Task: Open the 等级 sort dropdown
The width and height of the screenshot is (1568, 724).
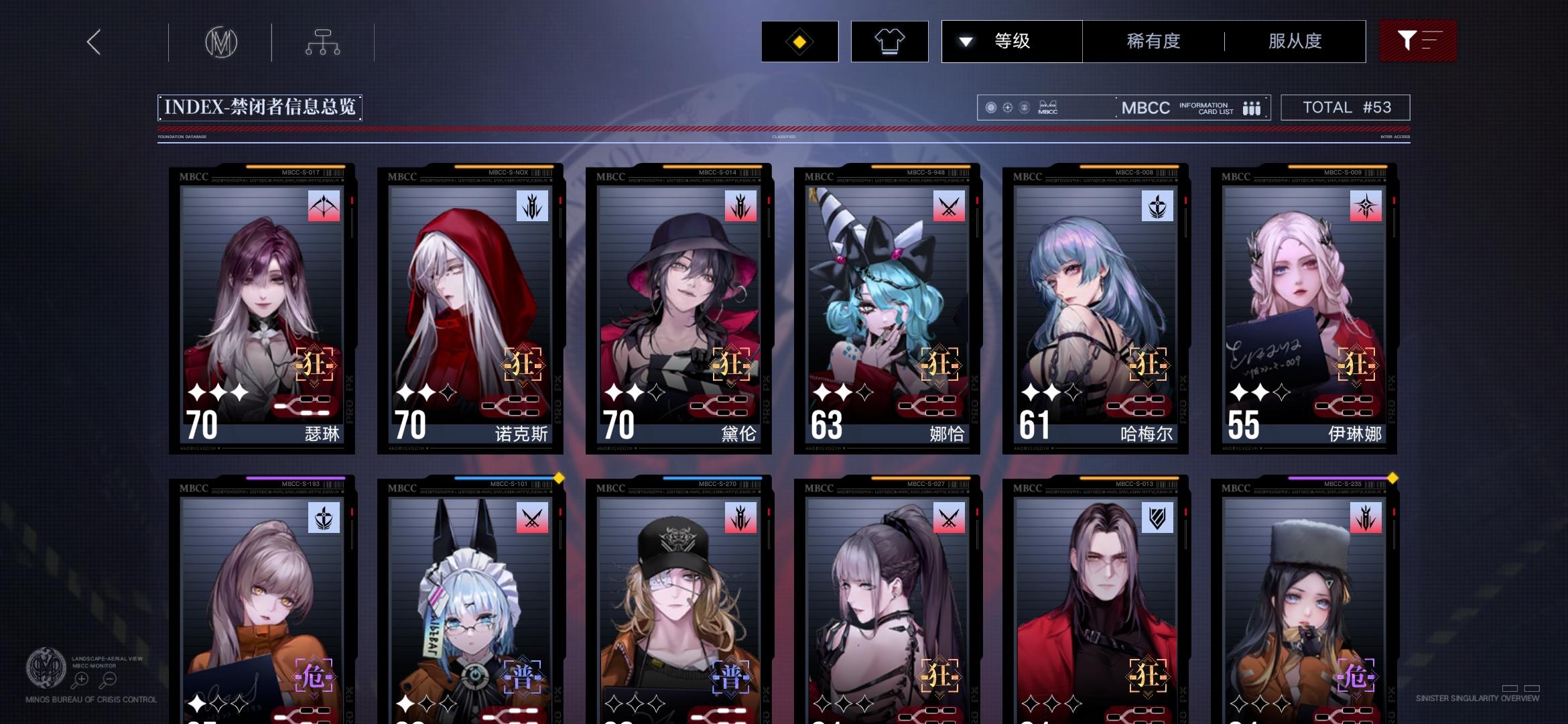Action: coord(1012,41)
